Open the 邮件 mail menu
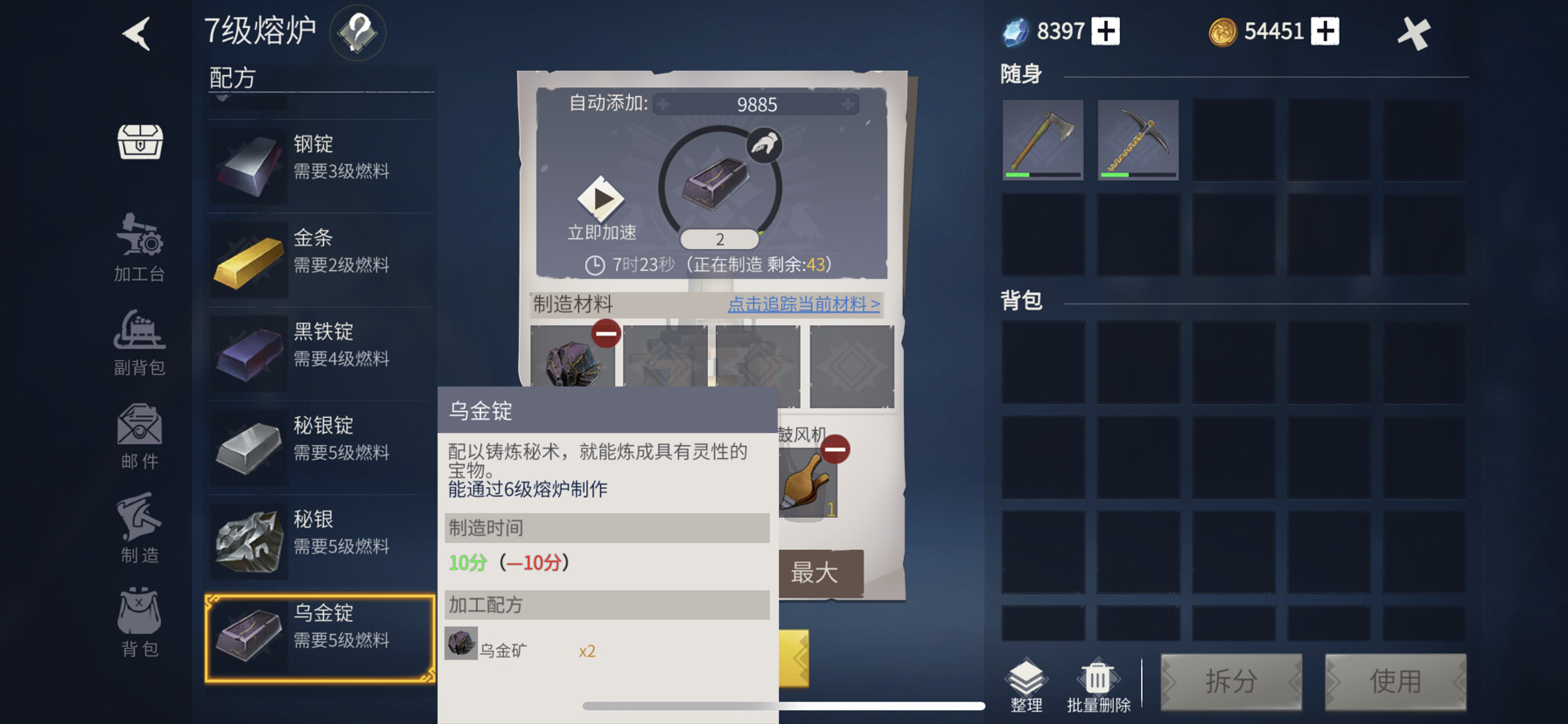 tap(140, 435)
